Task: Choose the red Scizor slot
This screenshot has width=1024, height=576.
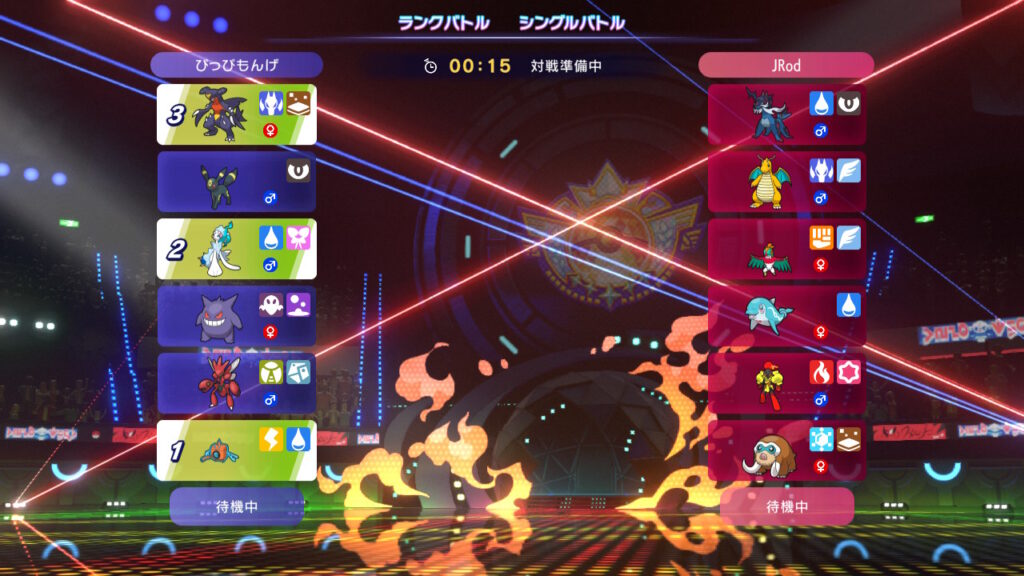Action: [x=236, y=383]
